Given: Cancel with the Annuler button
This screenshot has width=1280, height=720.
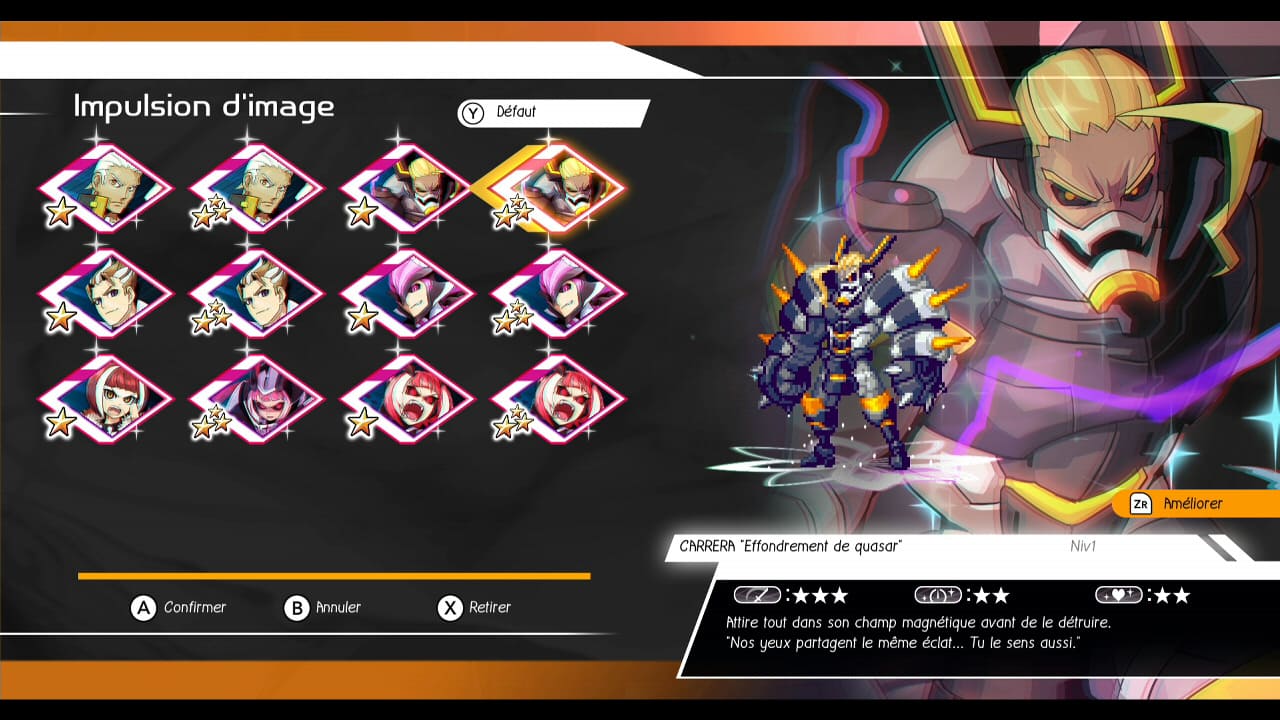Looking at the screenshot, I should point(323,608).
